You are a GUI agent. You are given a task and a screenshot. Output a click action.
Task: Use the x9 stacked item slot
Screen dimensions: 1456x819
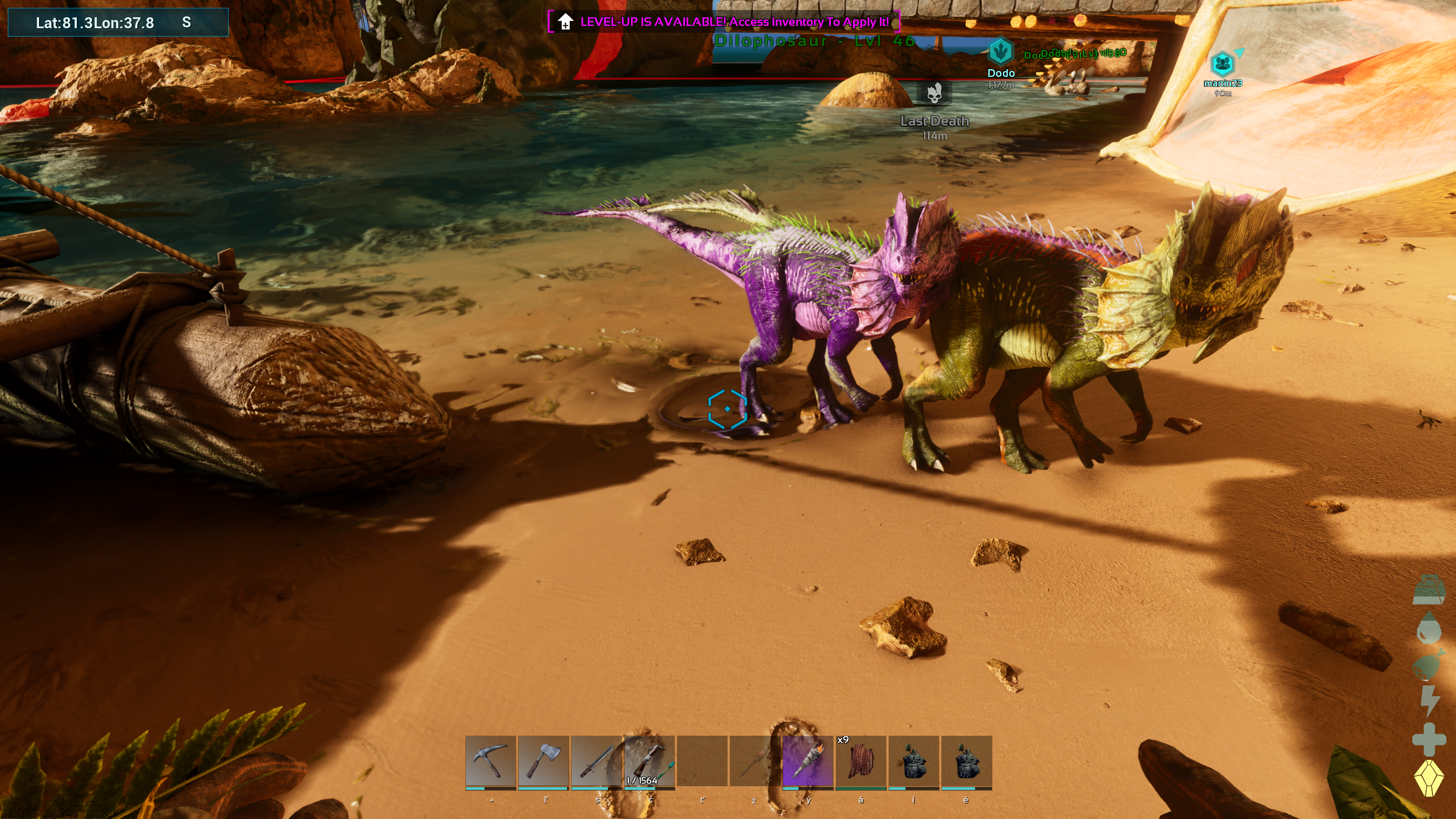coord(860,761)
